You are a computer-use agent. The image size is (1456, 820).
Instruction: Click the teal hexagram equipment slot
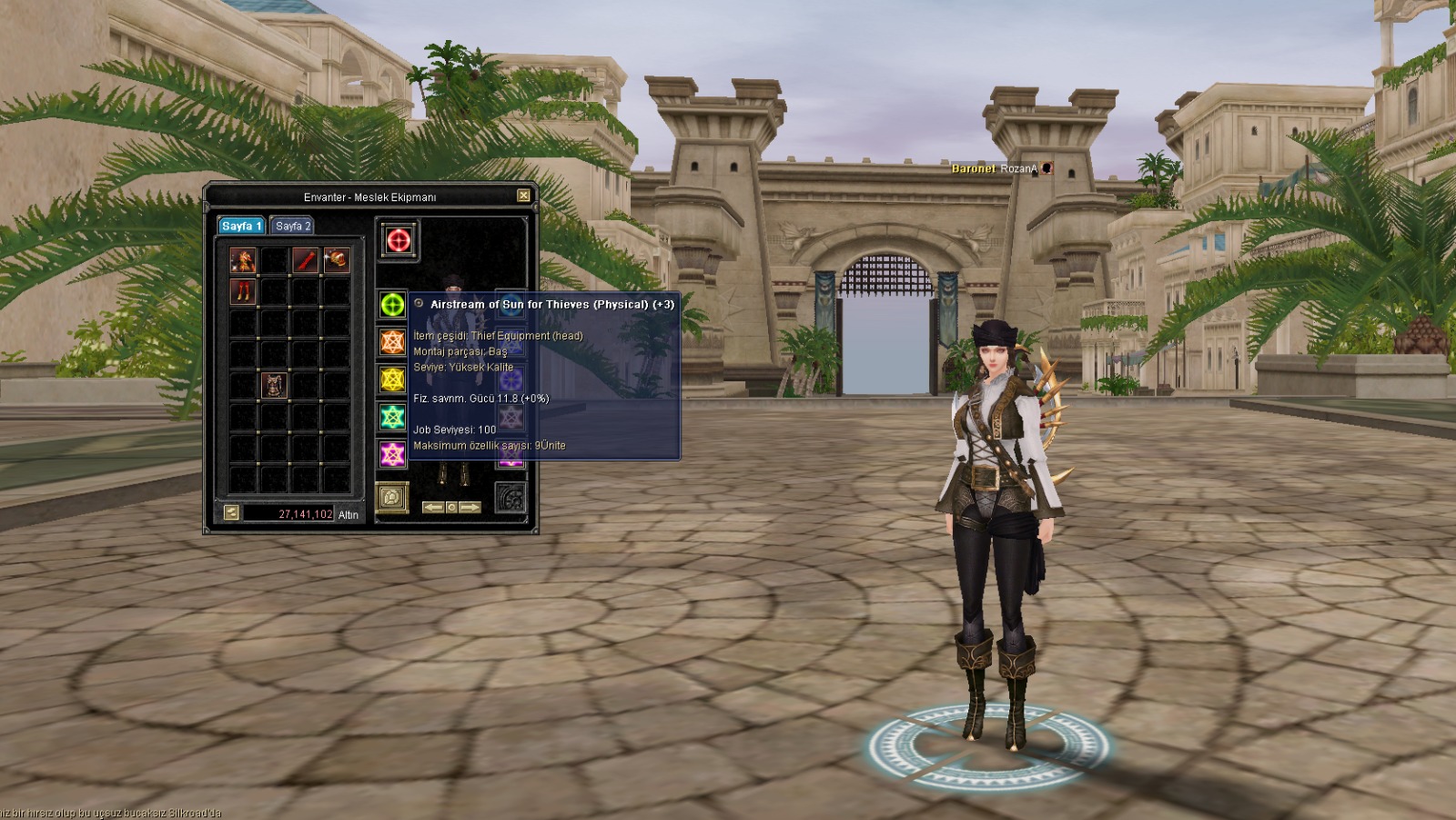click(x=392, y=417)
